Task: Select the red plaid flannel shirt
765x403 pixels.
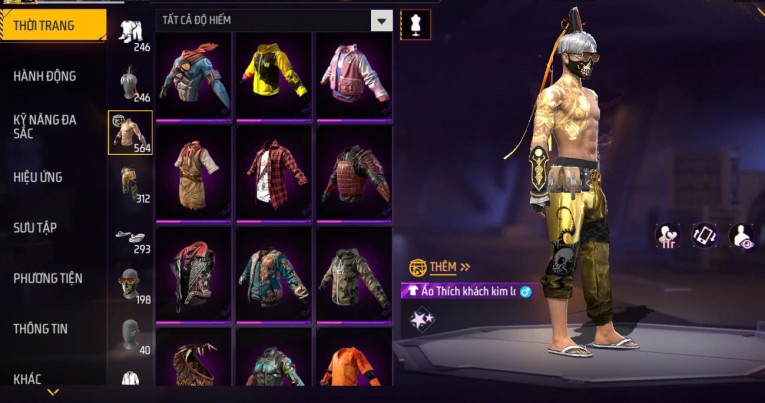Action: (x=273, y=171)
